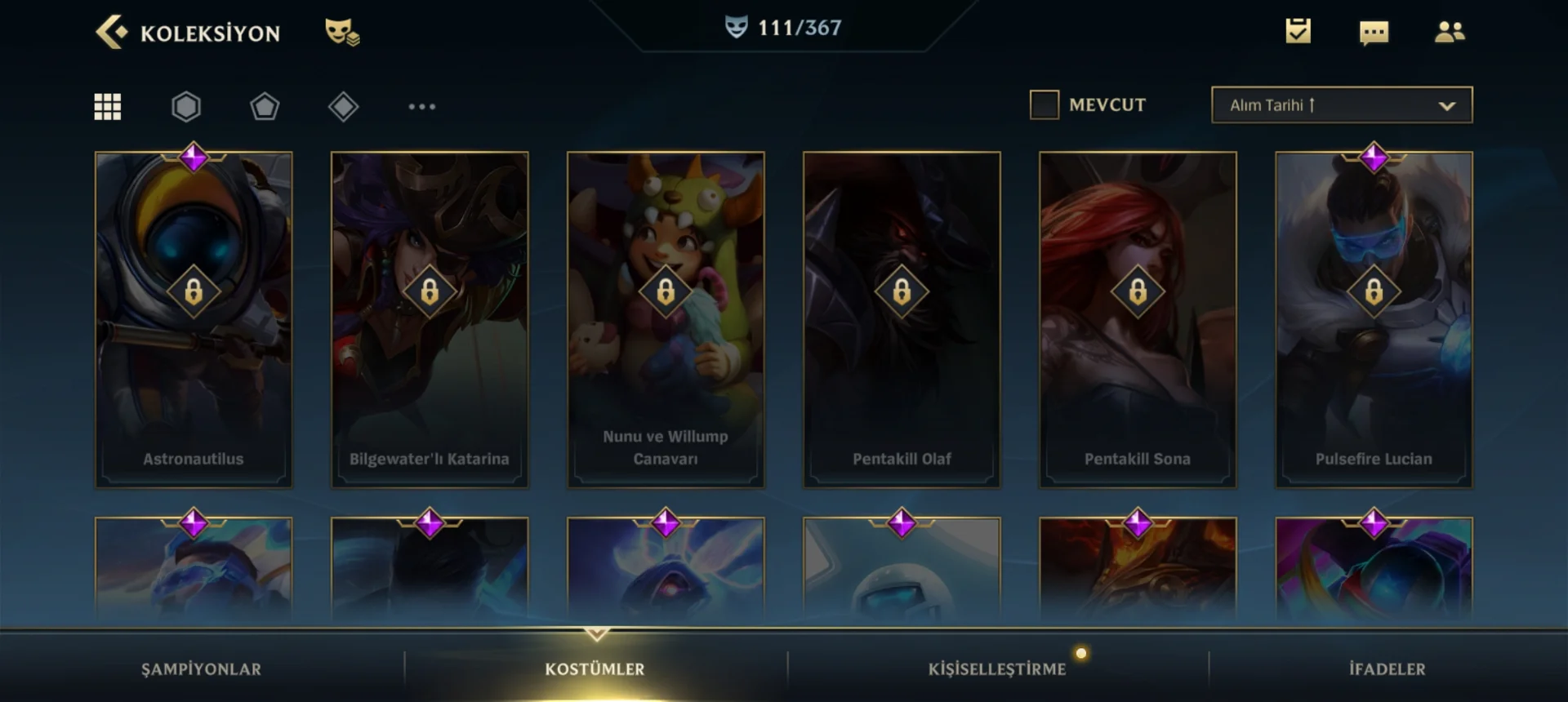Viewport: 1568px width, 702px height.
Task: Open the missions checklist icon
Action: pos(1298,31)
